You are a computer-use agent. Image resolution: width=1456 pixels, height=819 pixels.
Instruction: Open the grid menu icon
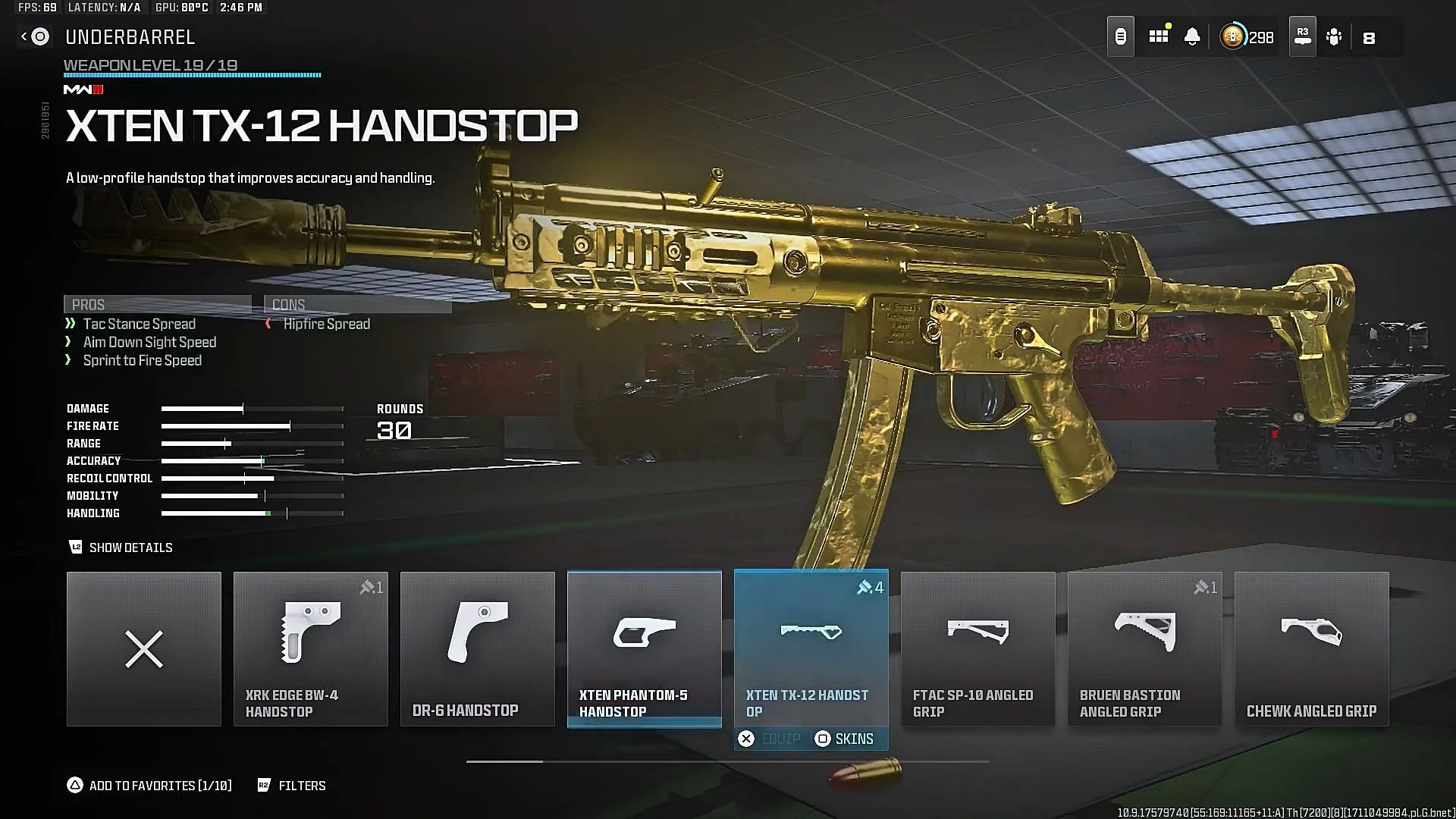point(1158,36)
